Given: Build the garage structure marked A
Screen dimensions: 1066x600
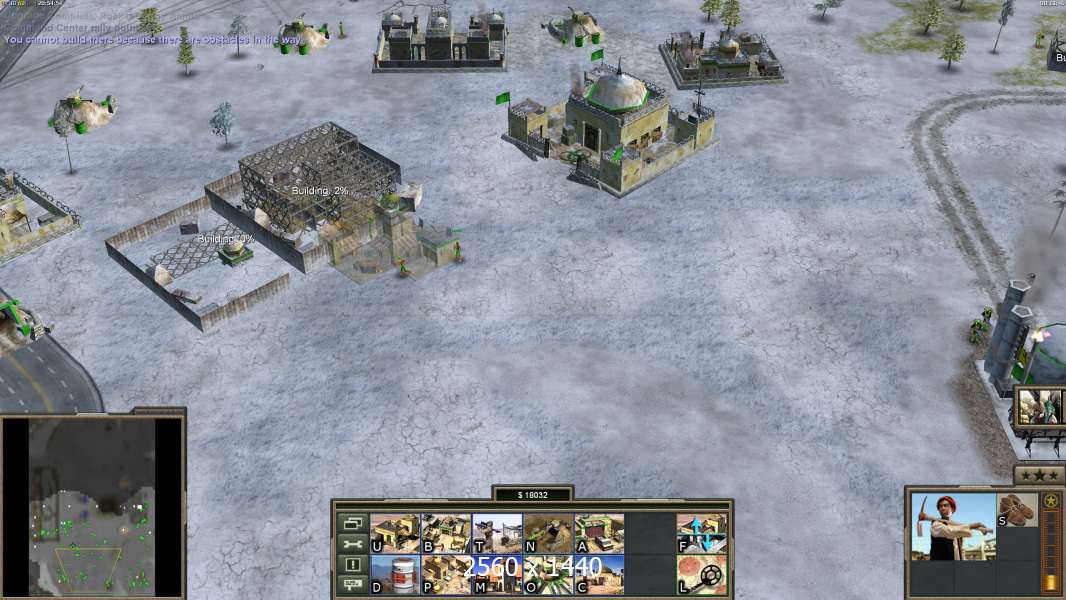Looking at the screenshot, I should [599, 534].
